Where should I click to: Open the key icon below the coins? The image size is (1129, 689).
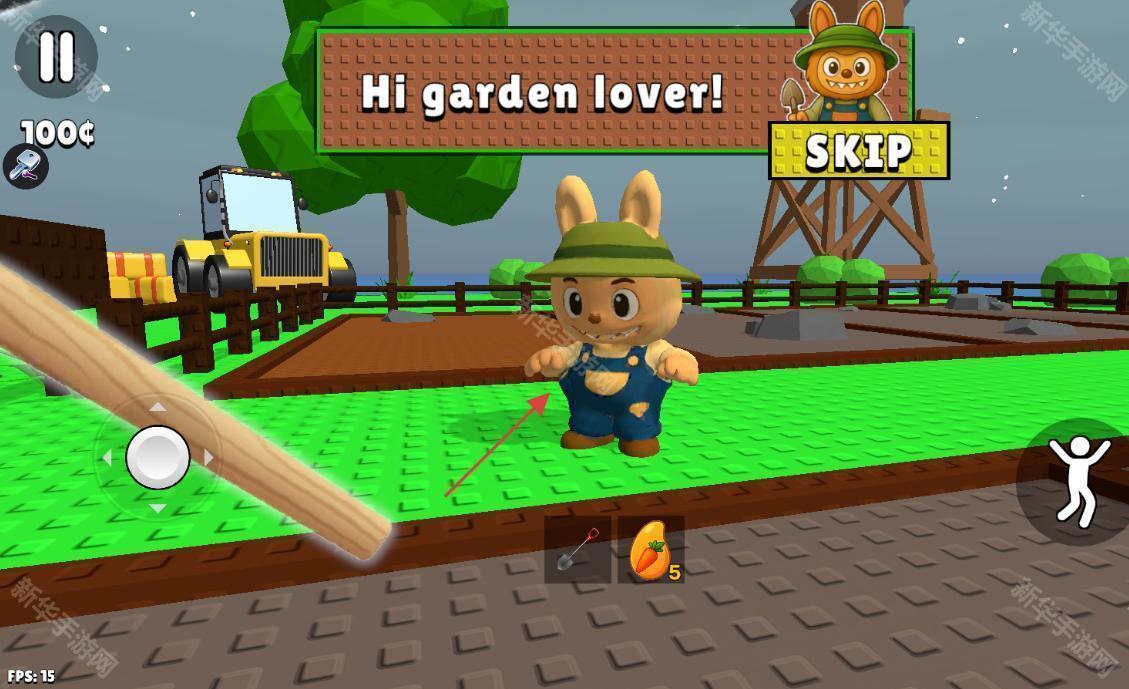[25, 167]
